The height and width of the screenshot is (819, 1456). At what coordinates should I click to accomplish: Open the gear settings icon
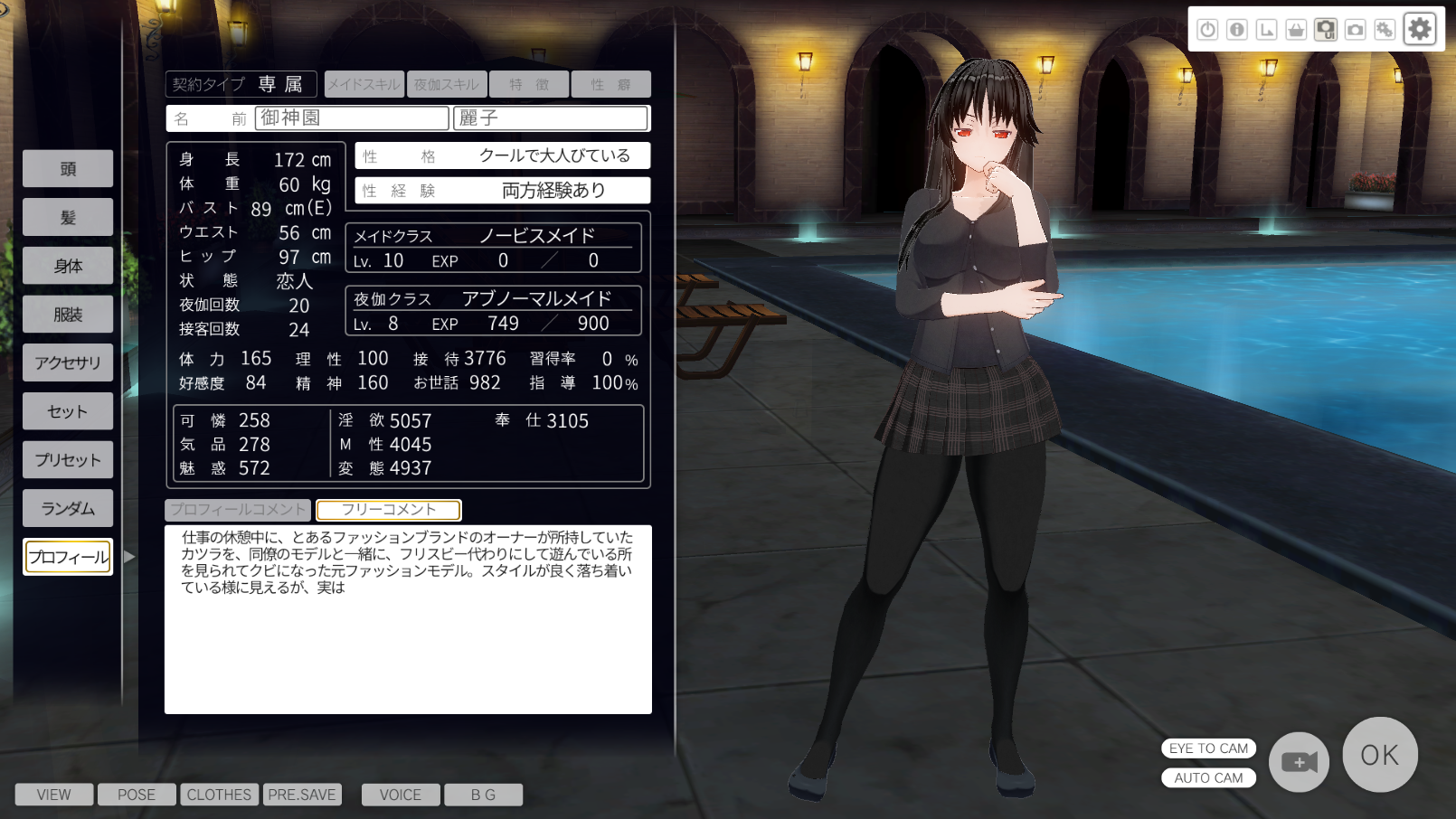(1420, 29)
